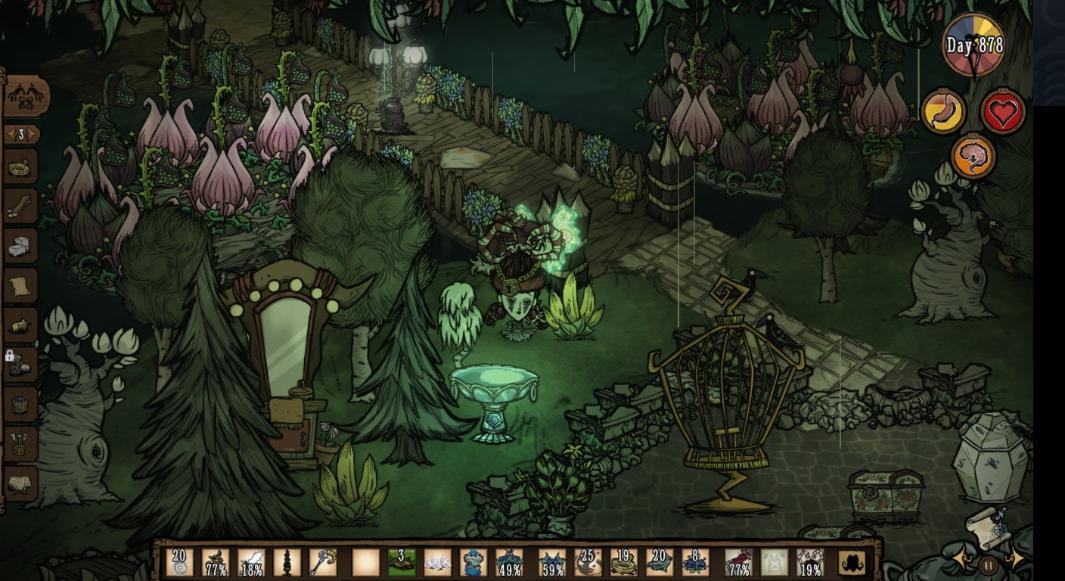The height and width of the screenshot is (581, 1065).
Task: Pause the game with the pause button
Action: pos(988,565)
